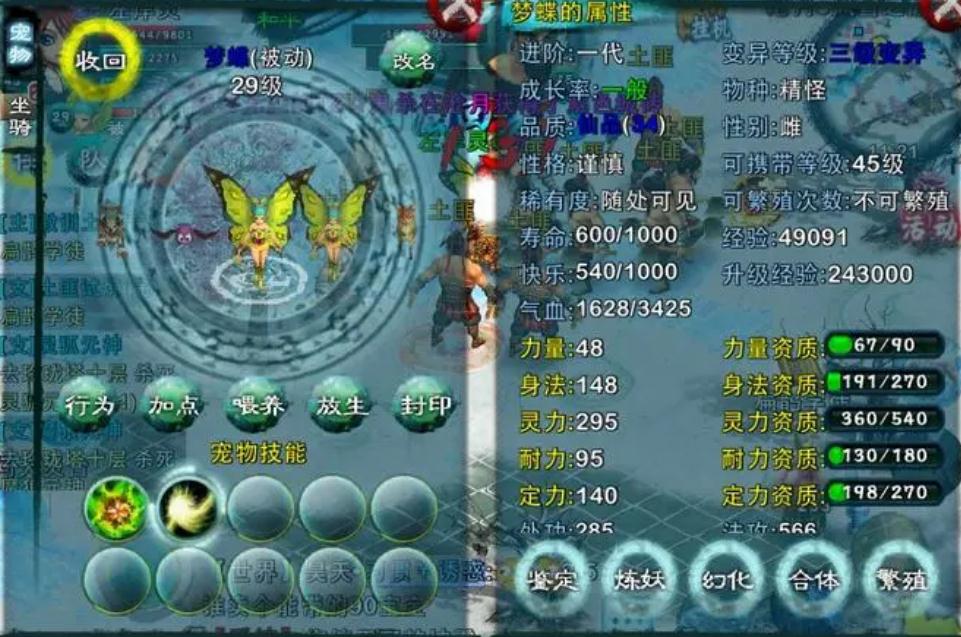Choose the 炼妖 refine button
The image size is (961, 637).
click(640, 581)
